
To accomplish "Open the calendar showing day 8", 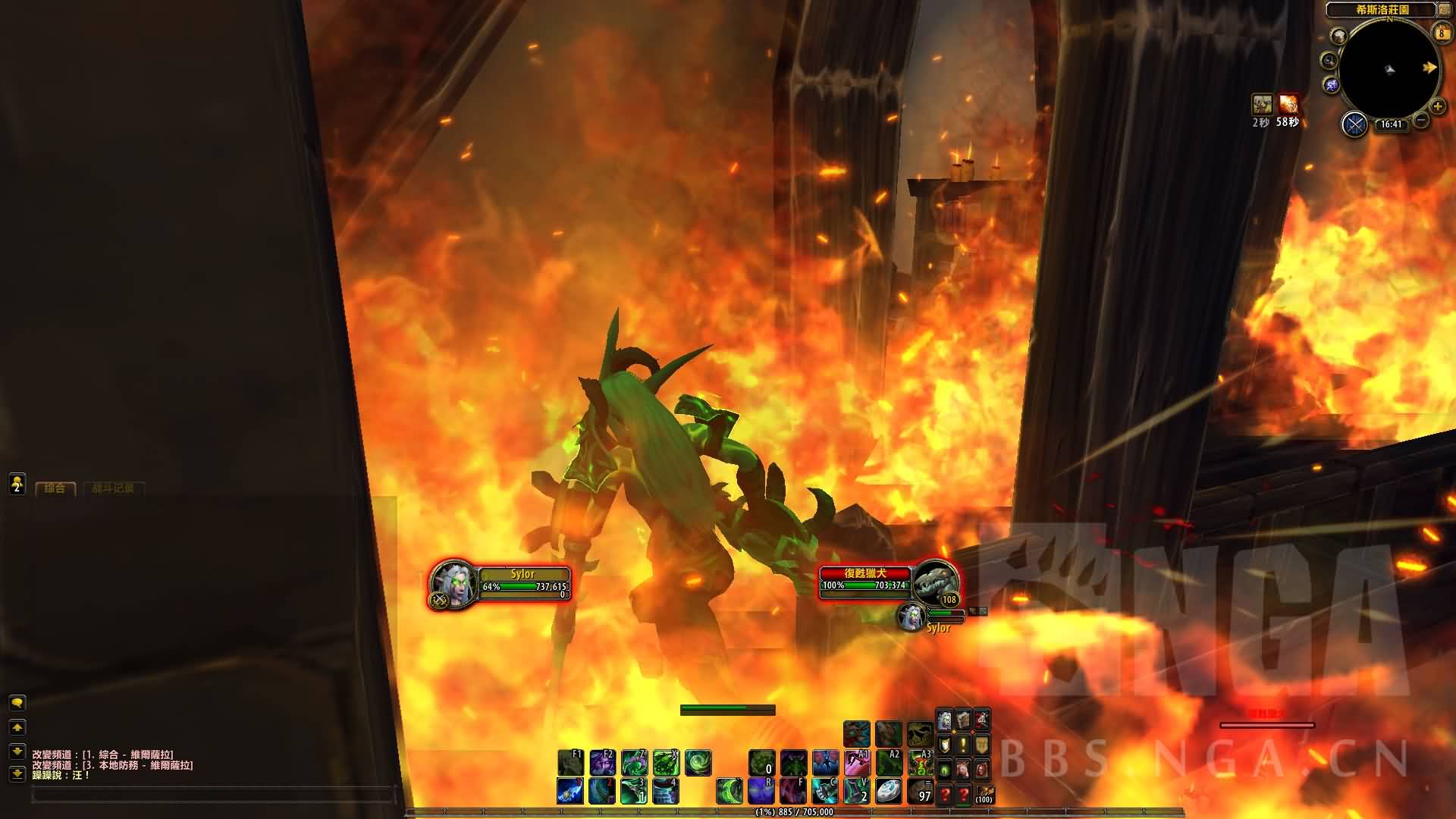I will click(1441, 33).
